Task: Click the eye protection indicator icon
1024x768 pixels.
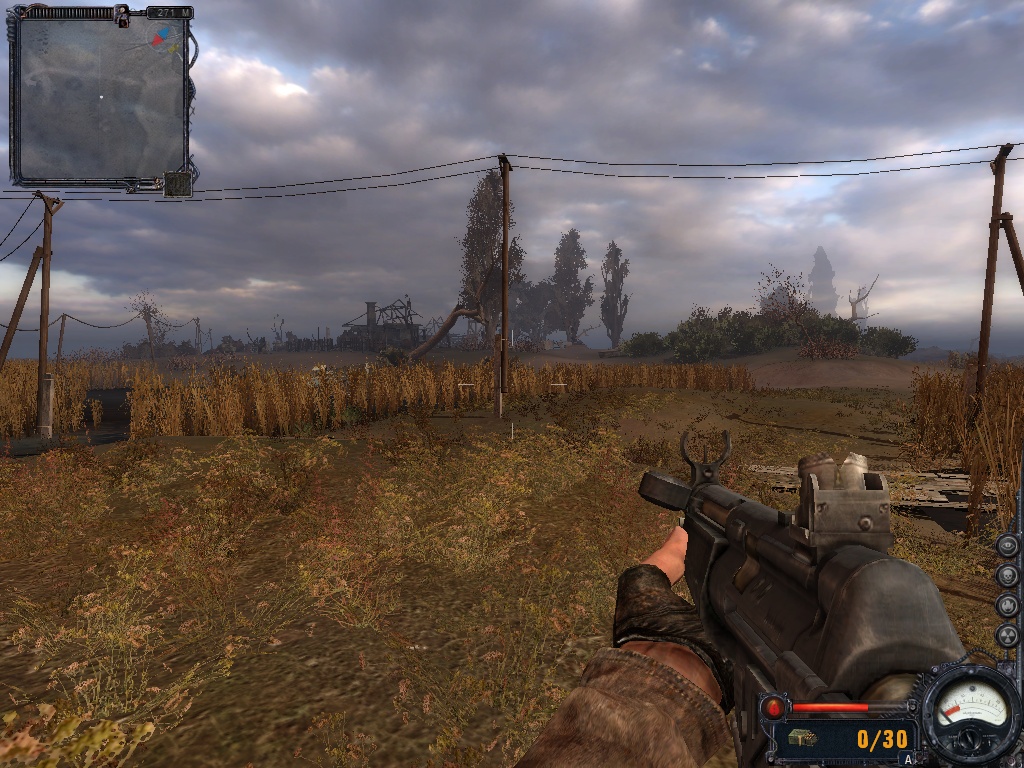Action: pyautogui.click(x=1007, y=545)
